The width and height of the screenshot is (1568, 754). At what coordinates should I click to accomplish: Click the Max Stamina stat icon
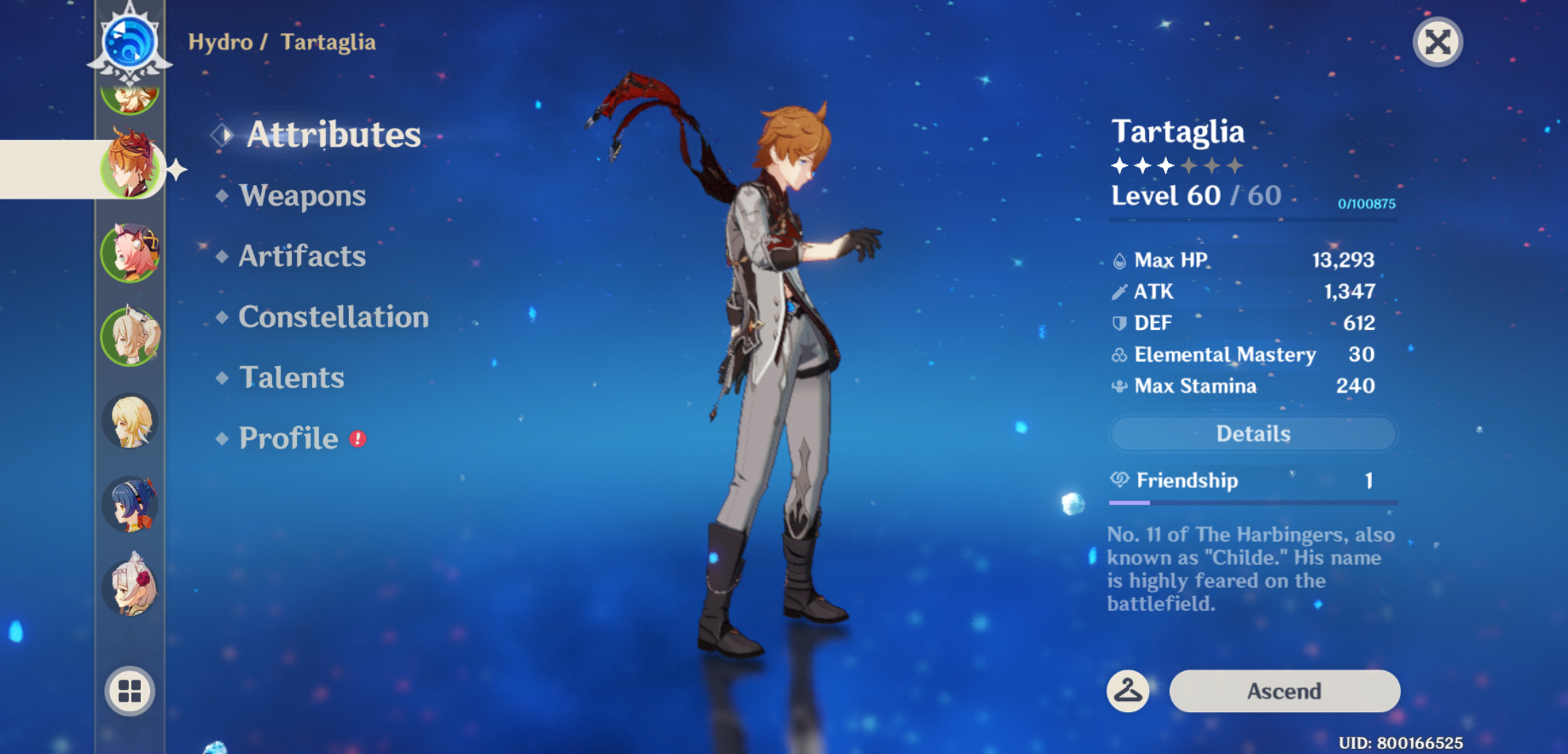(x=1120, y=385)
